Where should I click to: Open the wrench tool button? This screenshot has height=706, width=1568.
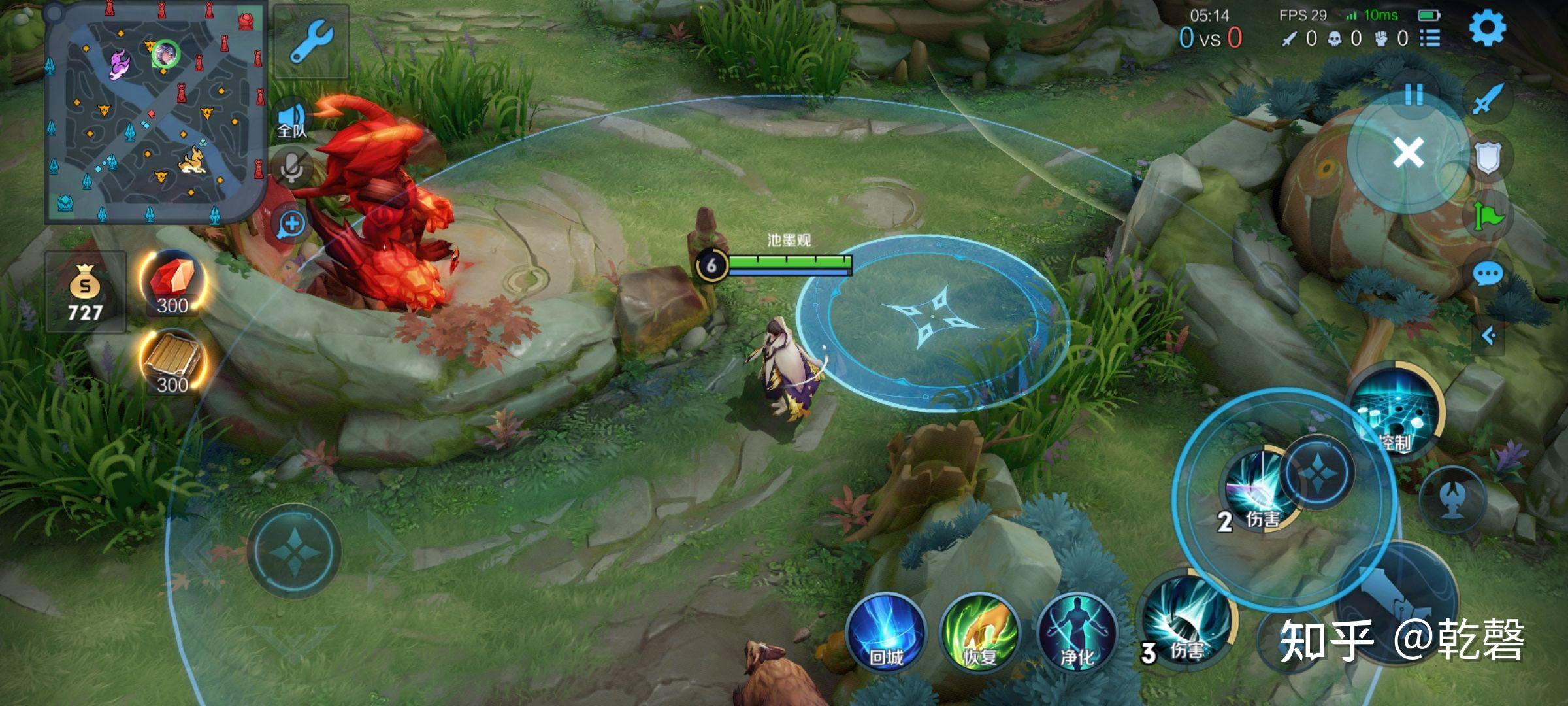coord(311,41)
